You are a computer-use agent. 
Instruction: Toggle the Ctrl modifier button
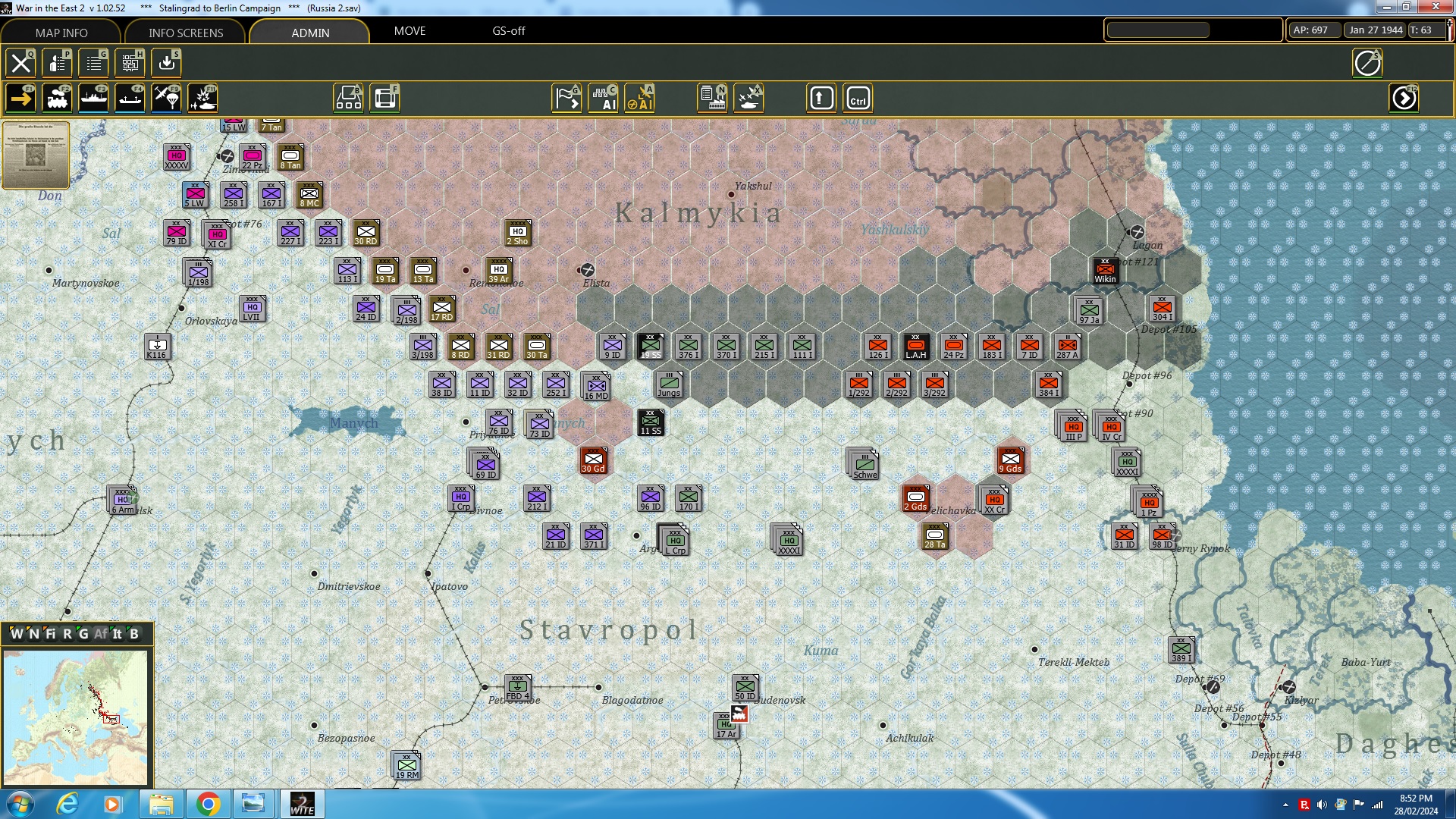858,98
